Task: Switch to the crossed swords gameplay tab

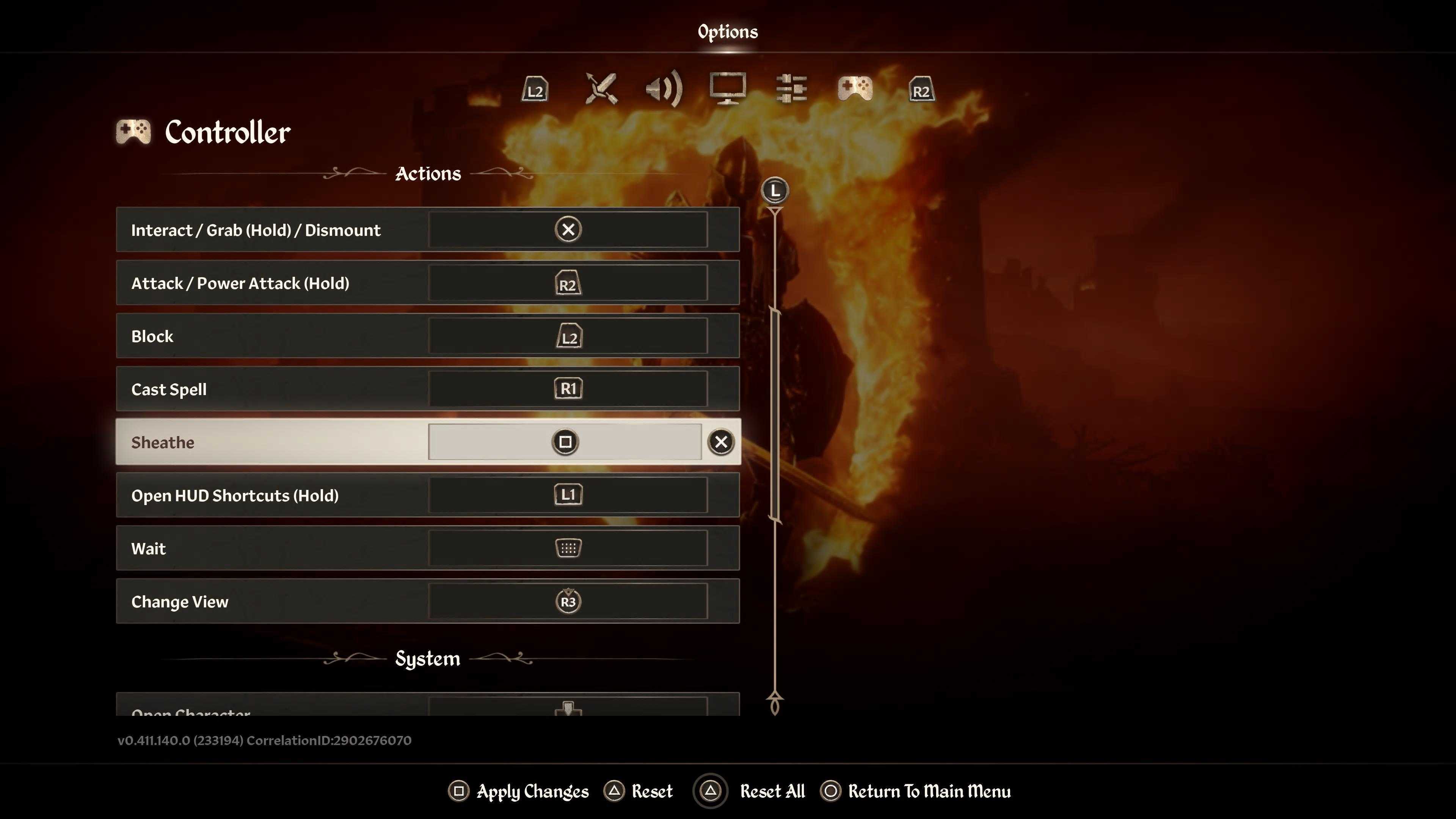Action: 601,89
